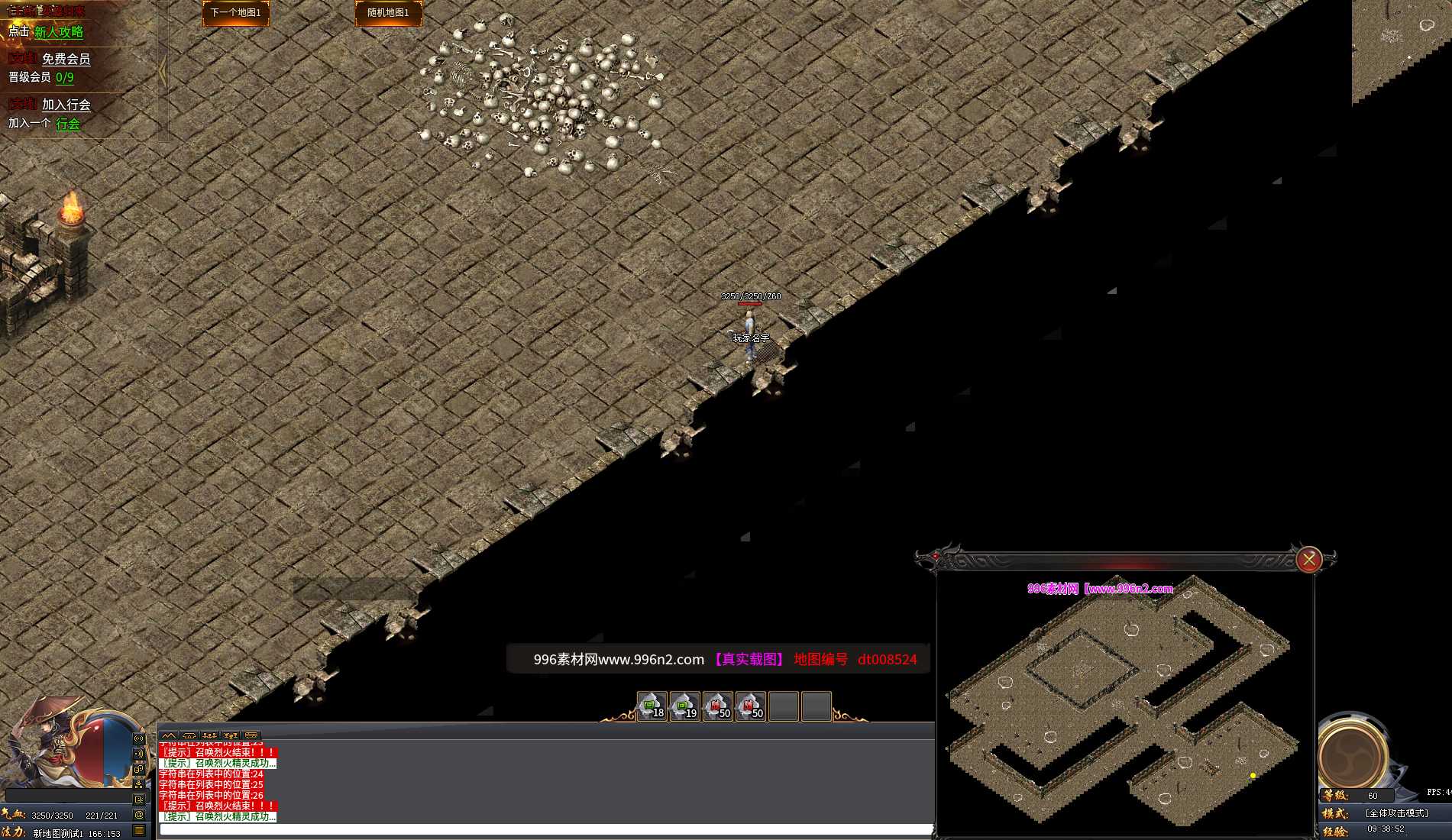Select the 随机地图1 button
Image resolution: width=1452 pixels, height=840 pixels.
[388, 13]
